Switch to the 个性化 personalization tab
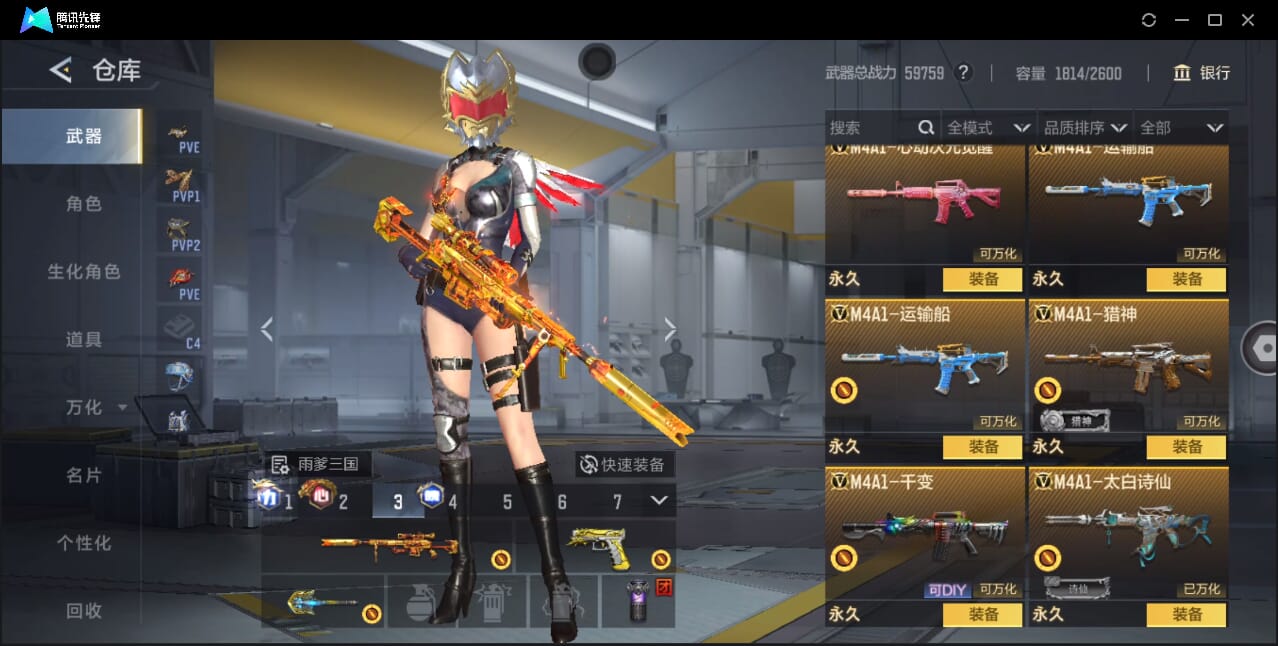The image size is (1278, 646). 84,544
